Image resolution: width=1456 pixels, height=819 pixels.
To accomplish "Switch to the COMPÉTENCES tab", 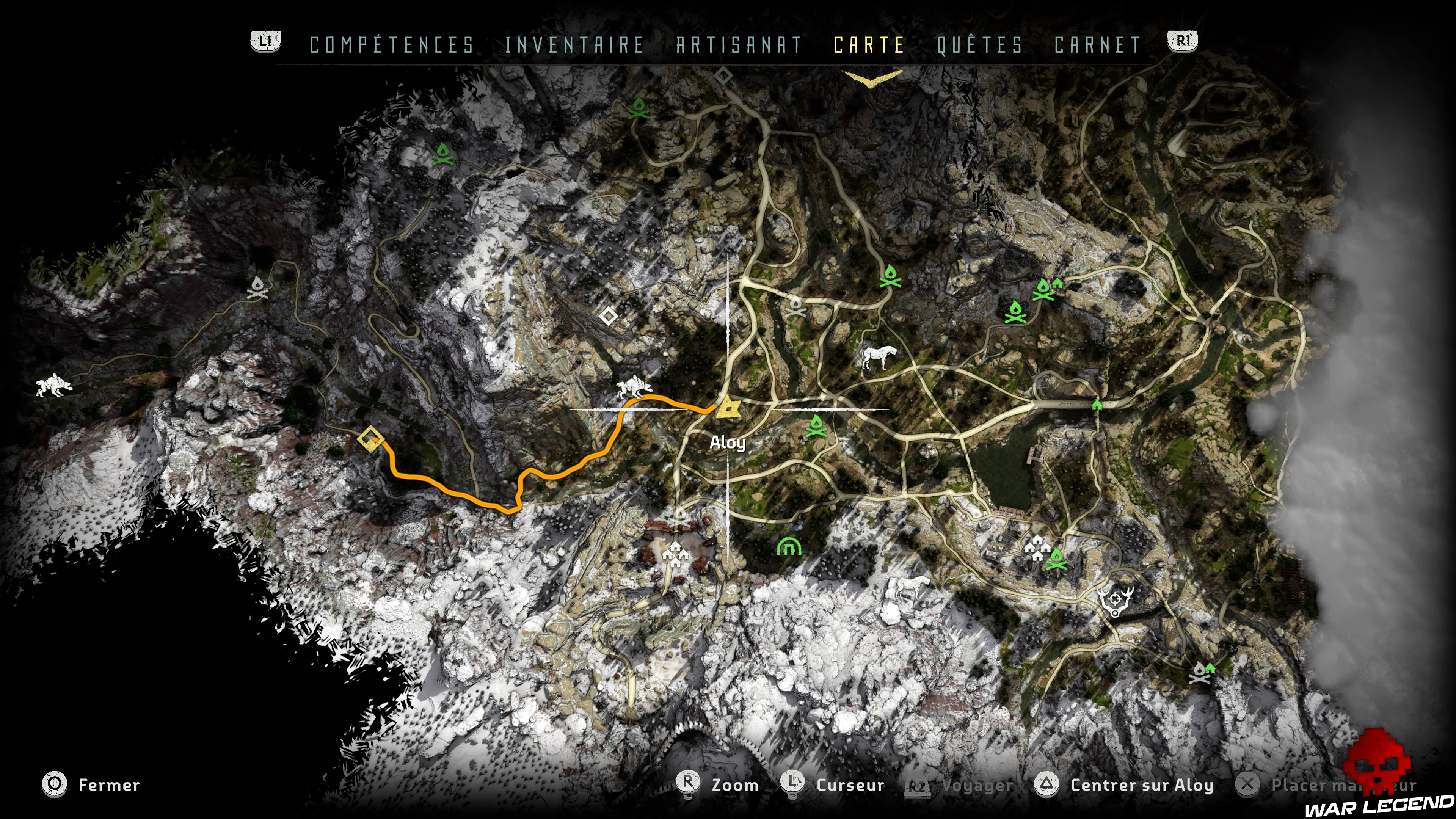I will coord(390,45).
